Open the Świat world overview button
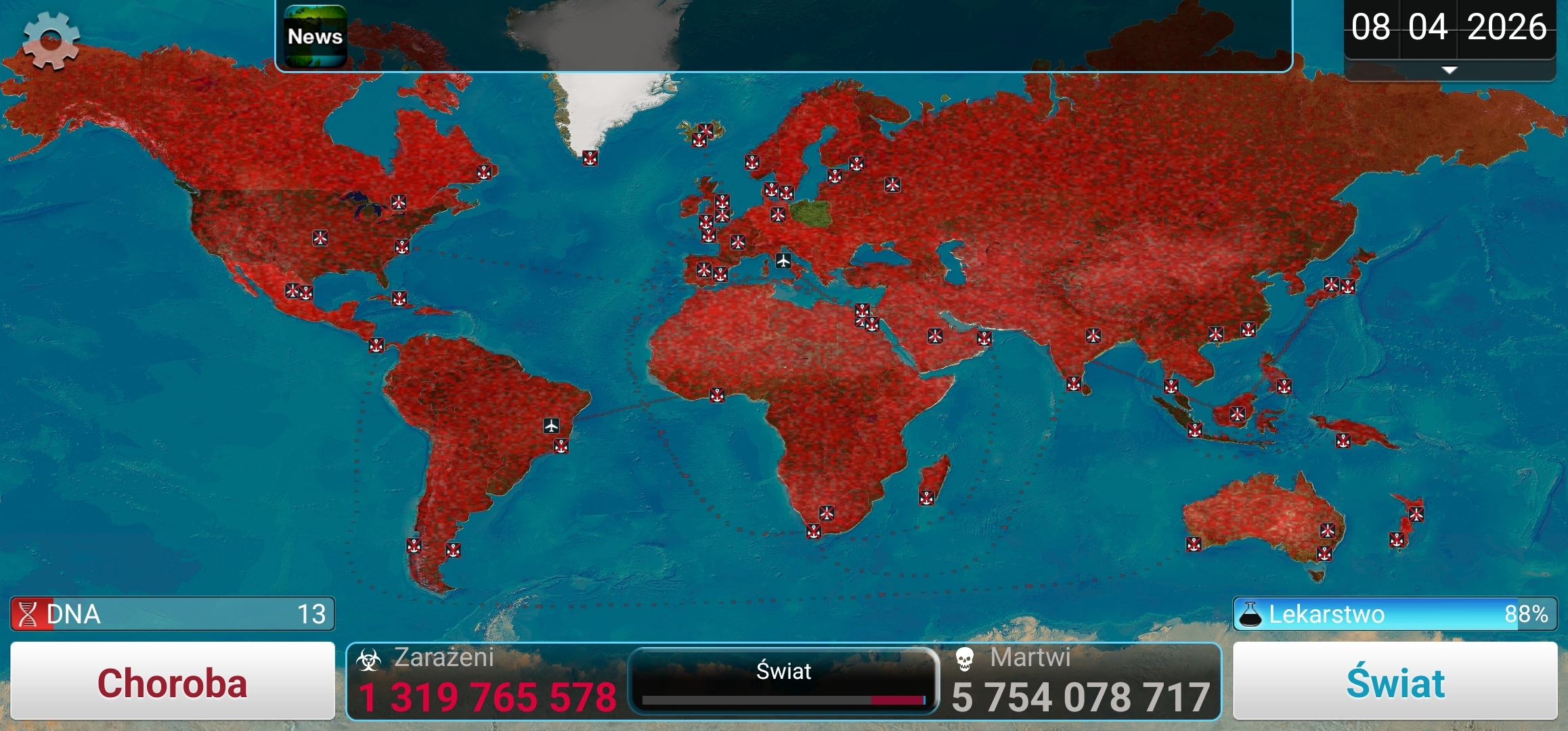The height and width of the screenshot is (731, 1568). coord(1395,682)
